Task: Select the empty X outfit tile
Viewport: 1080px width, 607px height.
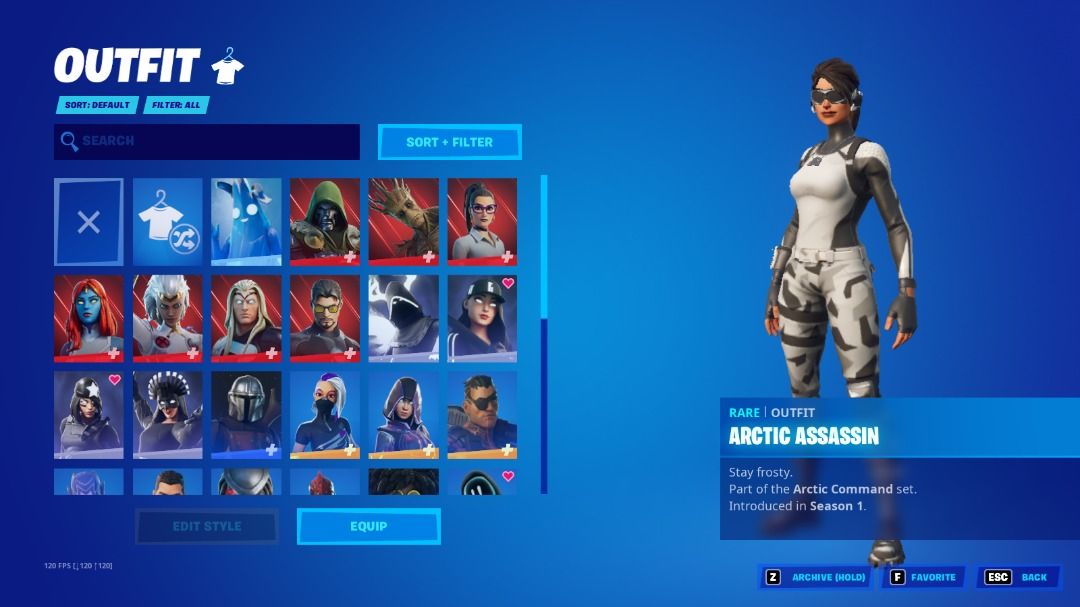Action: tap(89, 222)
